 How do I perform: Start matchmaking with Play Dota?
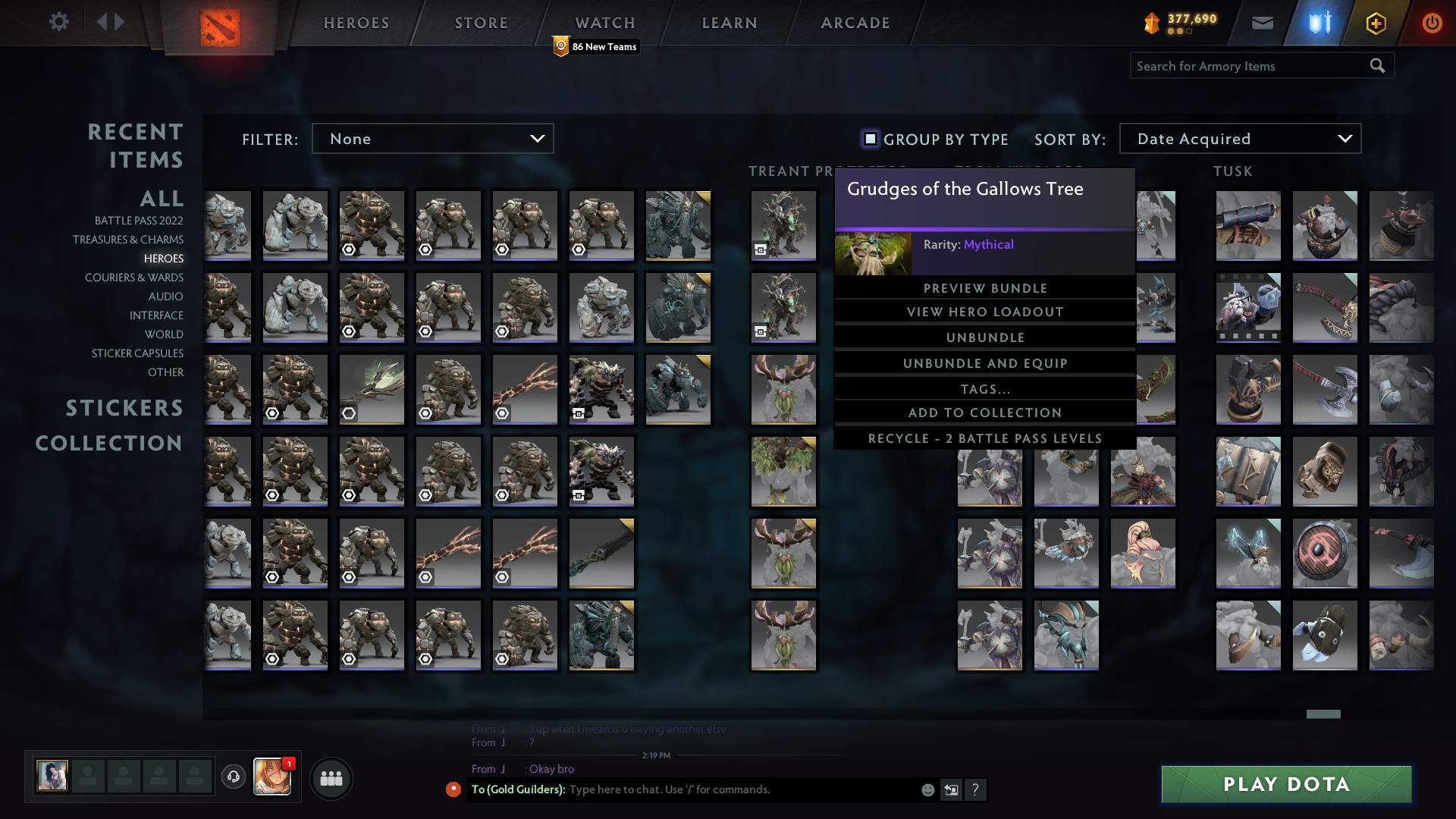pos(1286,784)
